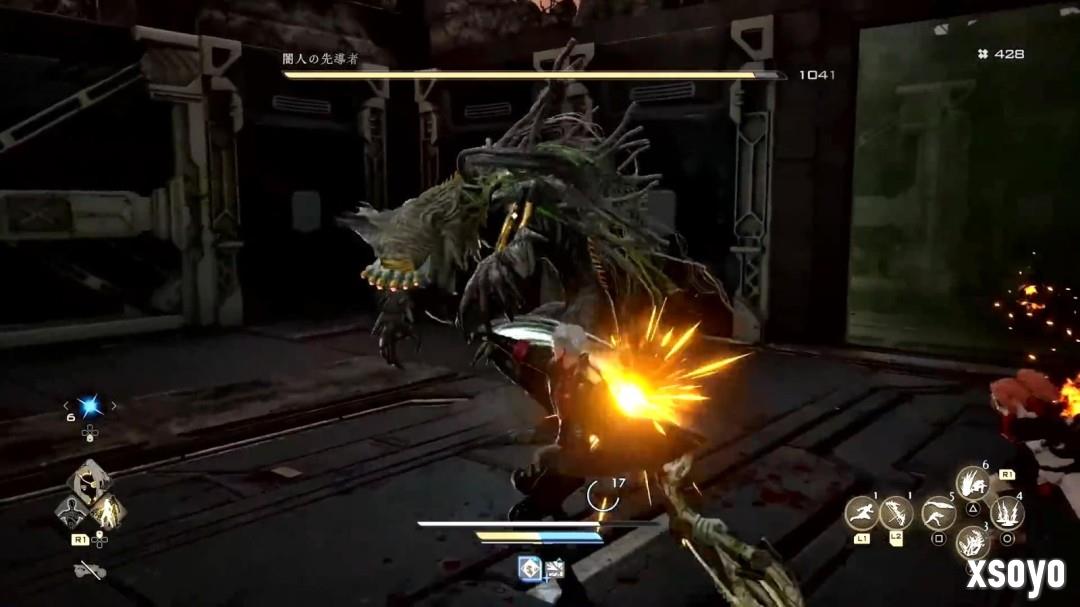
Task: Use the bottom burst skill numbered 3
Action: (x=973, y=542)
